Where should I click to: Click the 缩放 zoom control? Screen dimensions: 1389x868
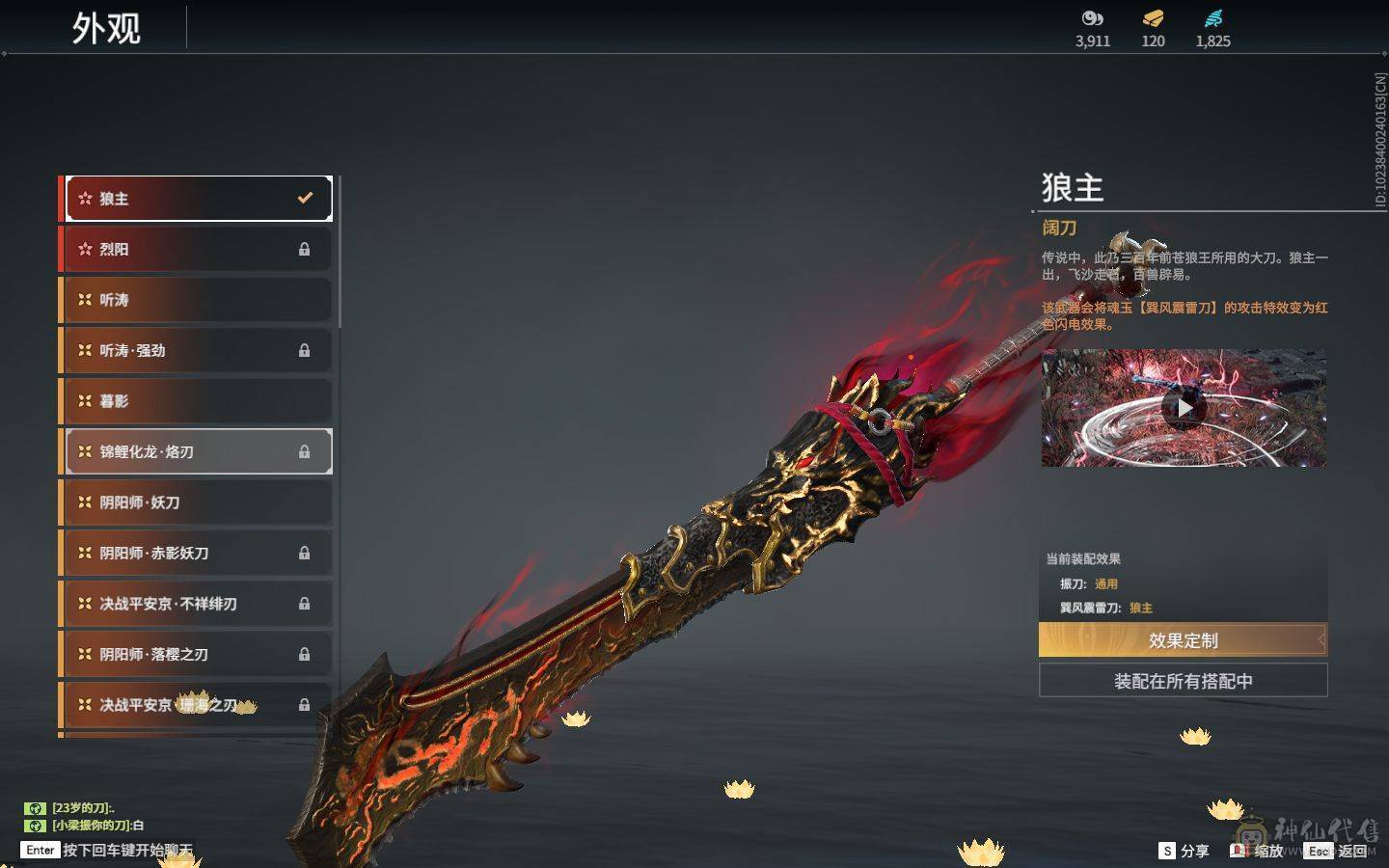pos(1258,851)
